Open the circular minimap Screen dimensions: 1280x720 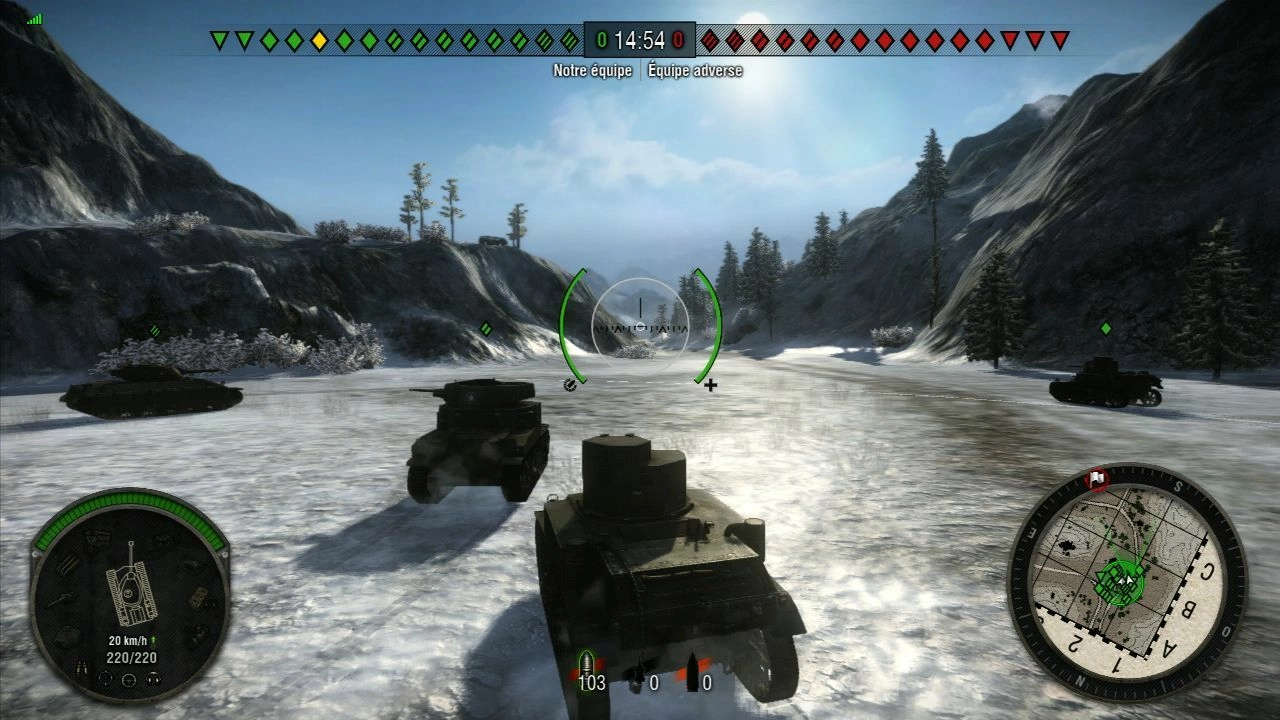[x=1127, y=581]
